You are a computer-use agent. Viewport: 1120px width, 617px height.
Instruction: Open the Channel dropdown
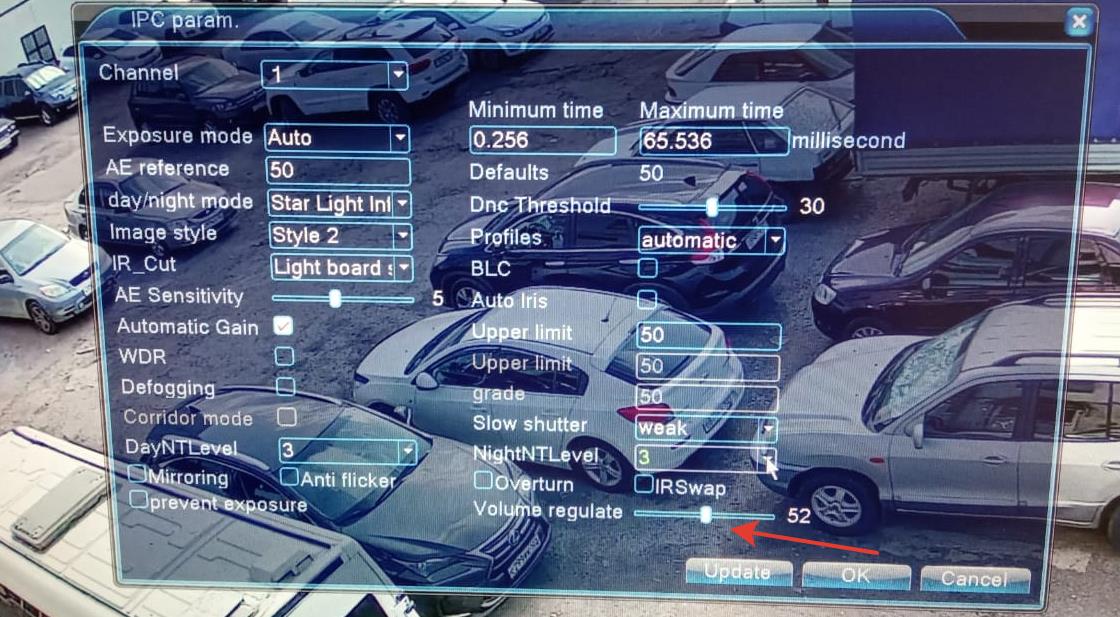pos(398,74)
